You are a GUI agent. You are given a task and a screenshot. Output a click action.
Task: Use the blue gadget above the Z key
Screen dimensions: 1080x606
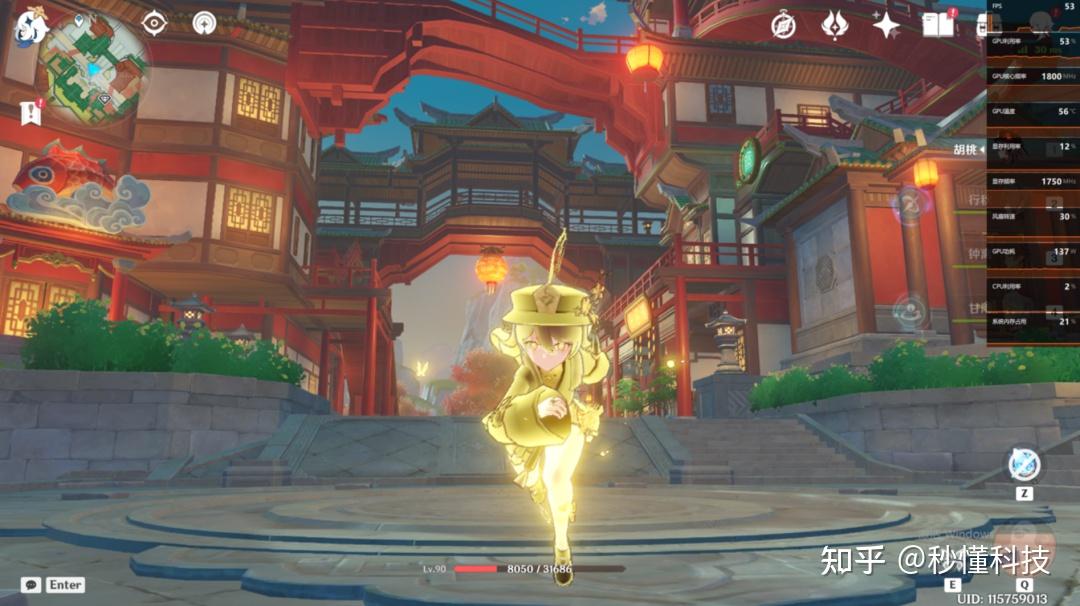click(1024, 464)
